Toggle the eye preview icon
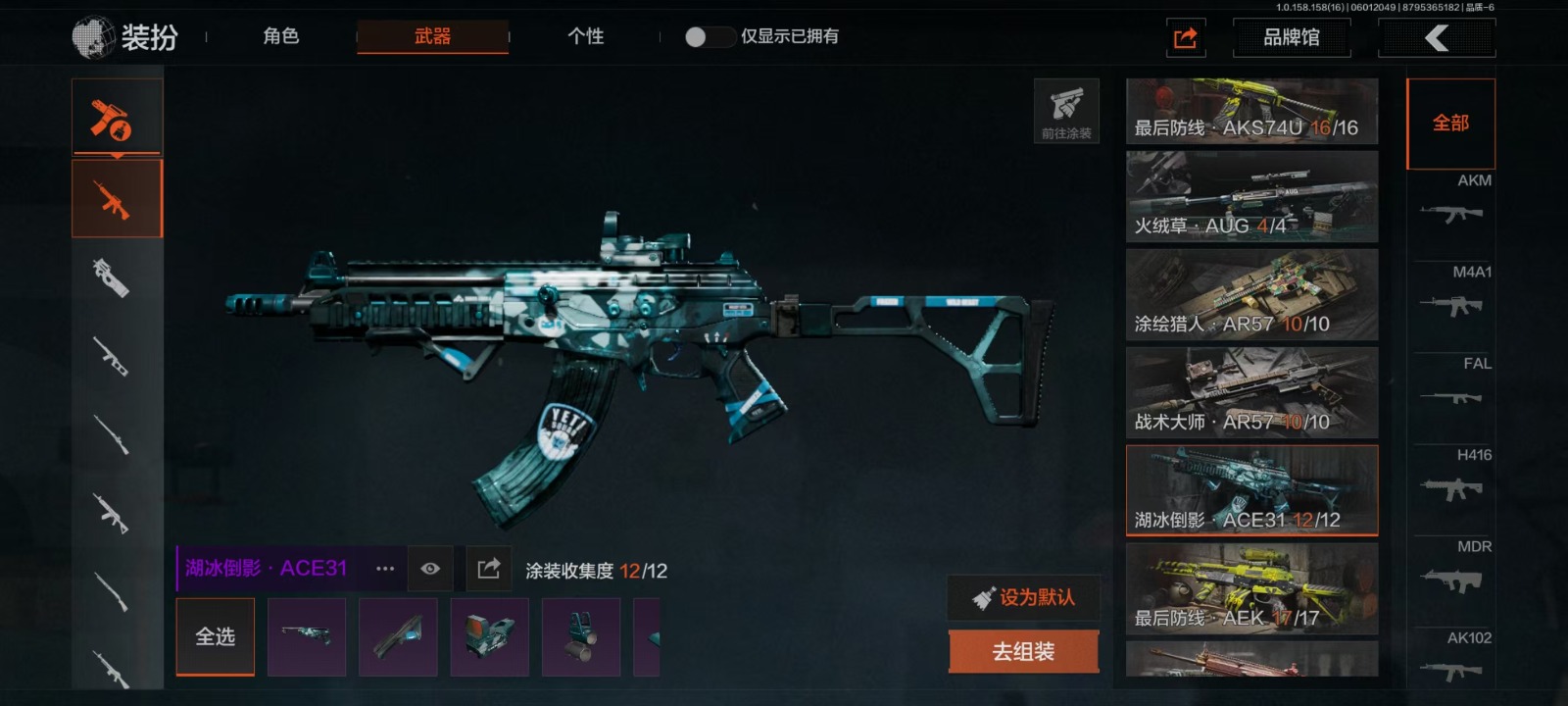1568x706 pixels. click(x=430, y=569)
